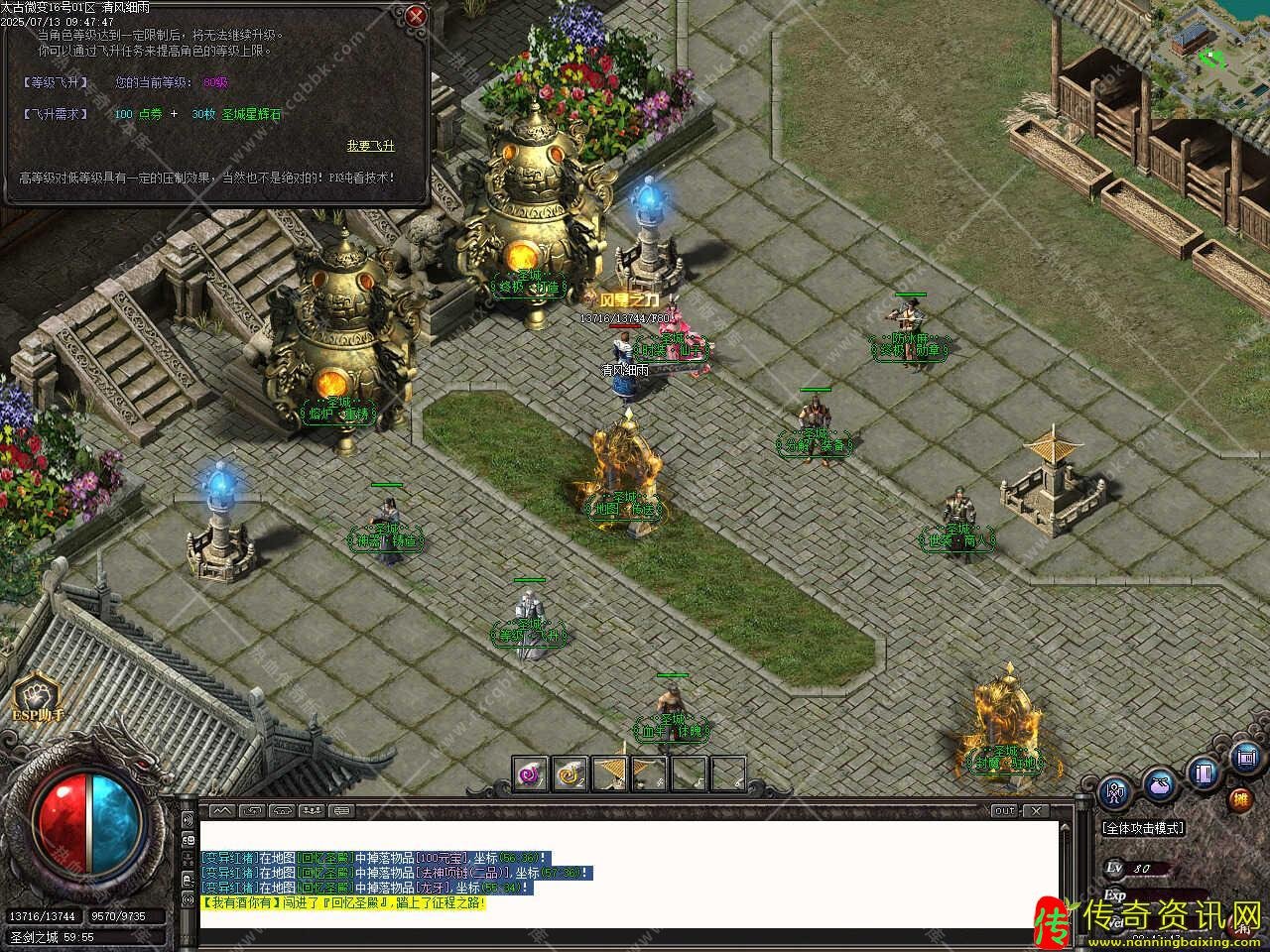Toggle the 全体攻击模式 attack mode label
The height and width of the screenshot is (952, 1270).
[1142, 827]
